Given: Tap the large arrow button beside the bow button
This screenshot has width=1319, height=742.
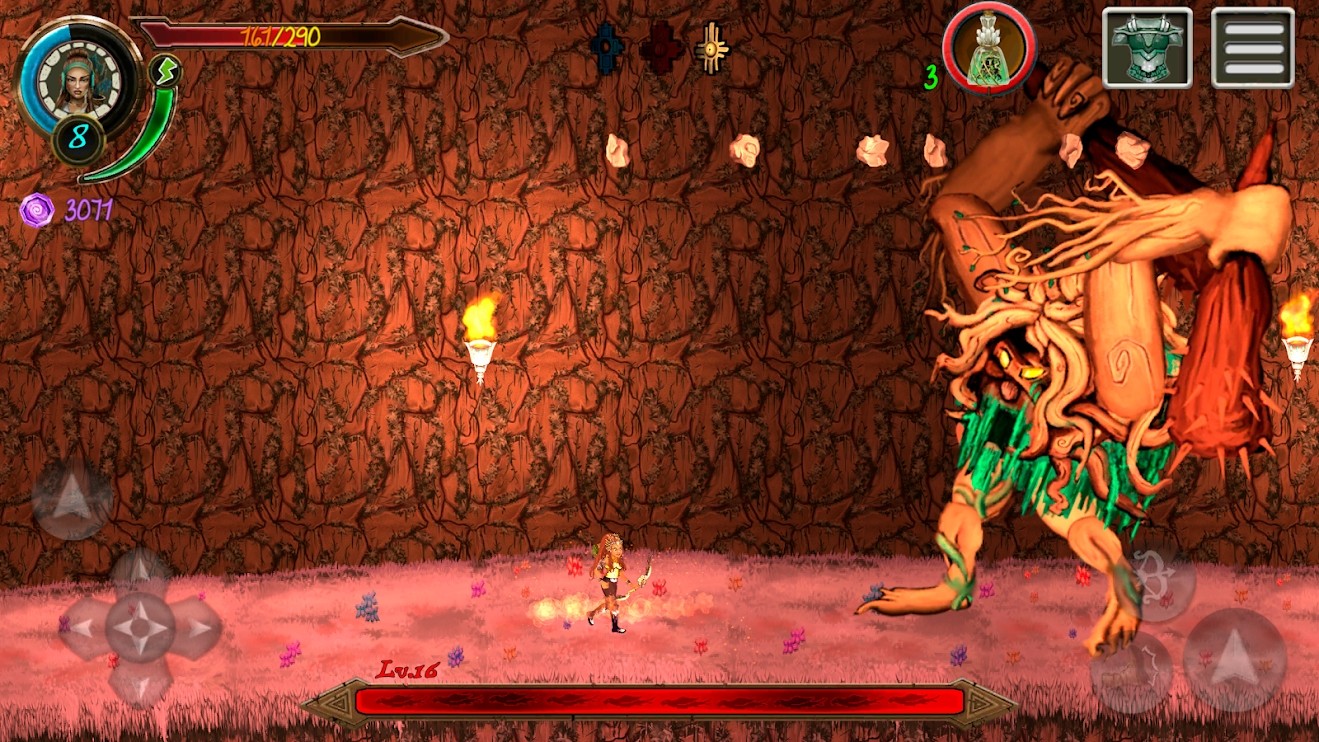Looking at the screenshot, I should [1234, 660].
